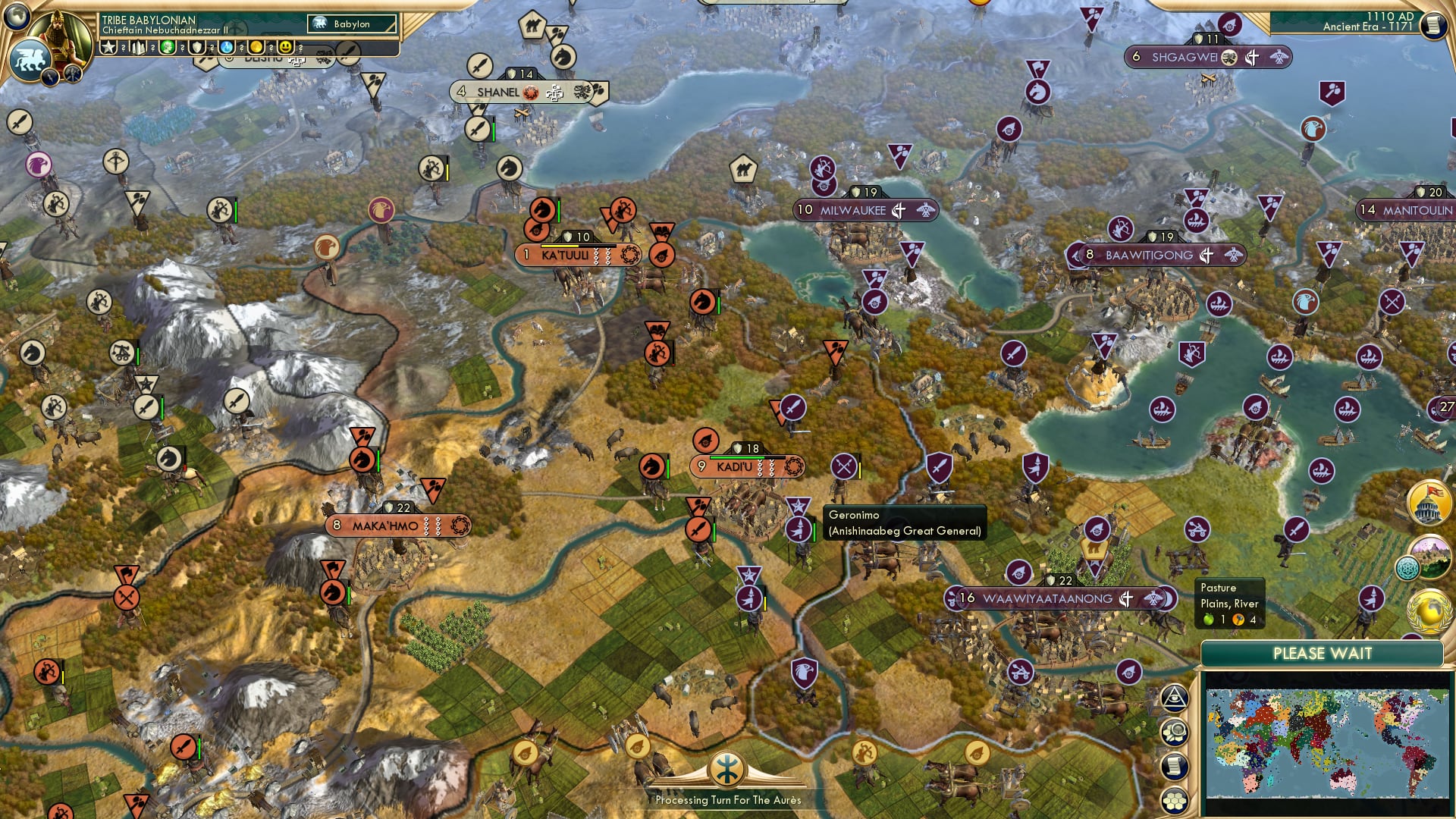Toggle strategic view with the eye pyramid icon
The image size is (1456, 819).
pos(1175,698)
